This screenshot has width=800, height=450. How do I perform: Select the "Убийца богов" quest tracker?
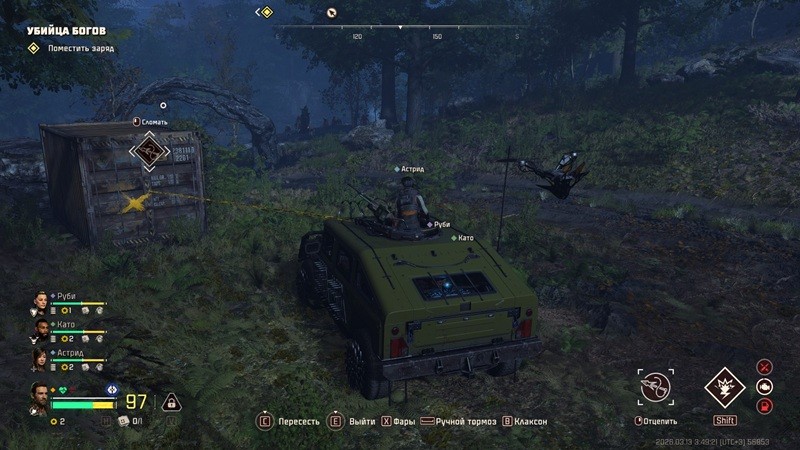coord(66,31)
